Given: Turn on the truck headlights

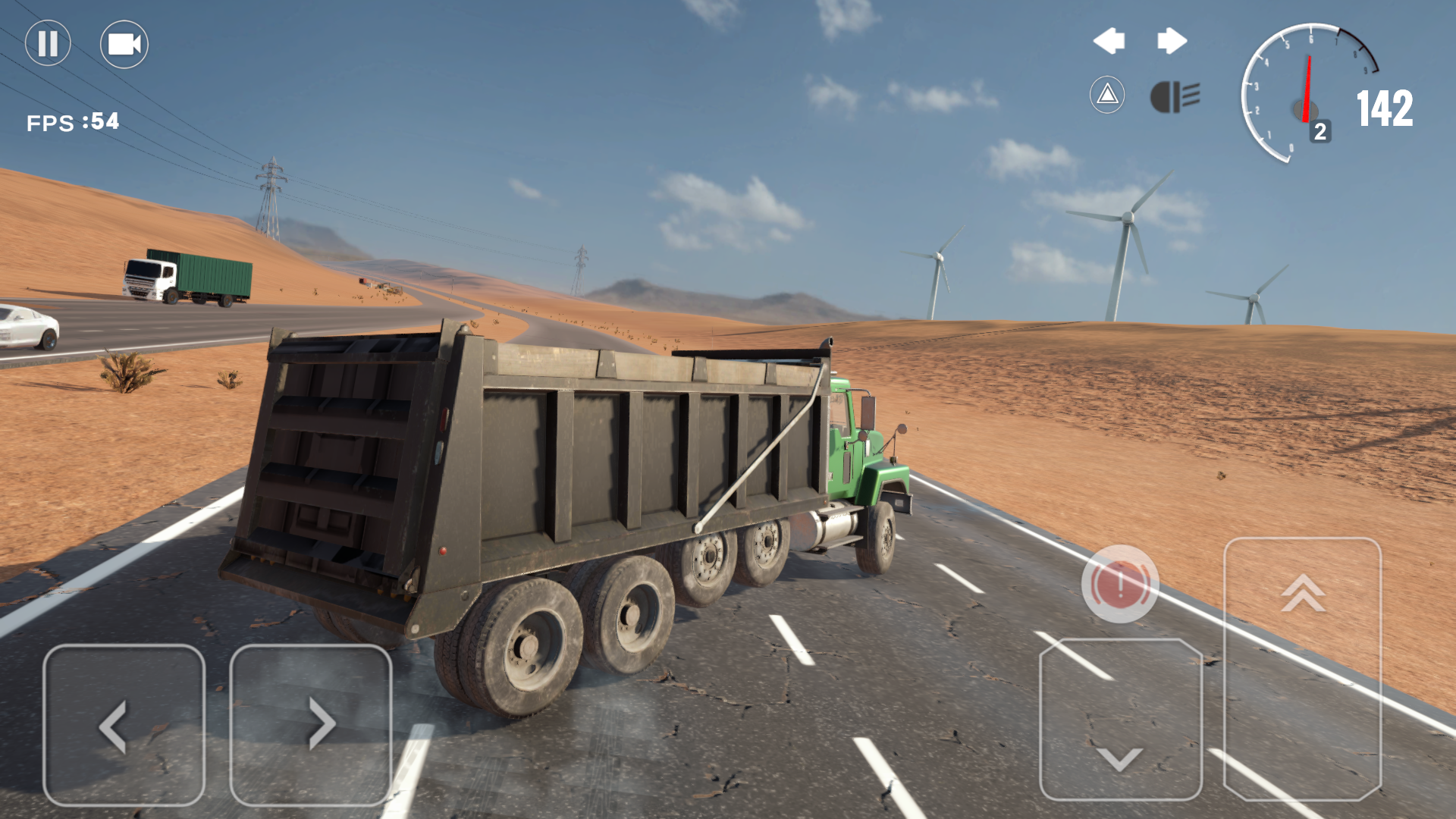Looking at the screenshot, I should tap(1176, 96).
